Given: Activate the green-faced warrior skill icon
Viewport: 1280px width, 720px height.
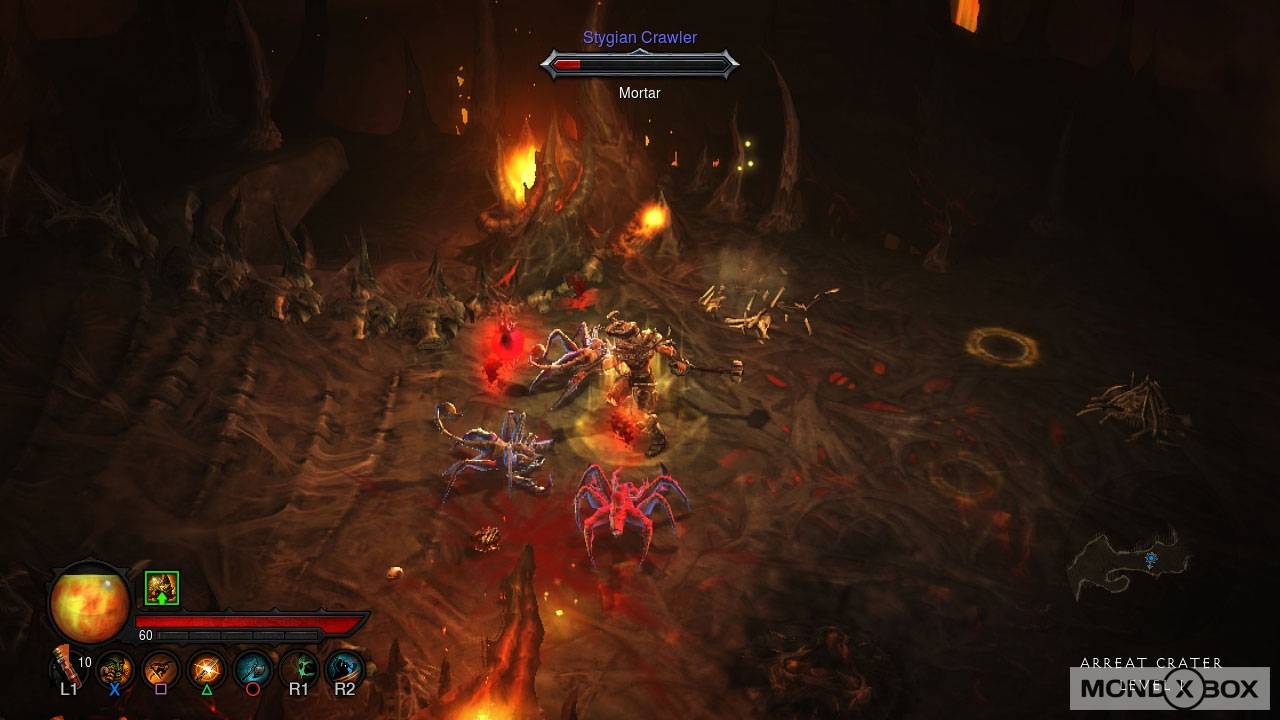Looking at the screenshot, I should (115, 668).
